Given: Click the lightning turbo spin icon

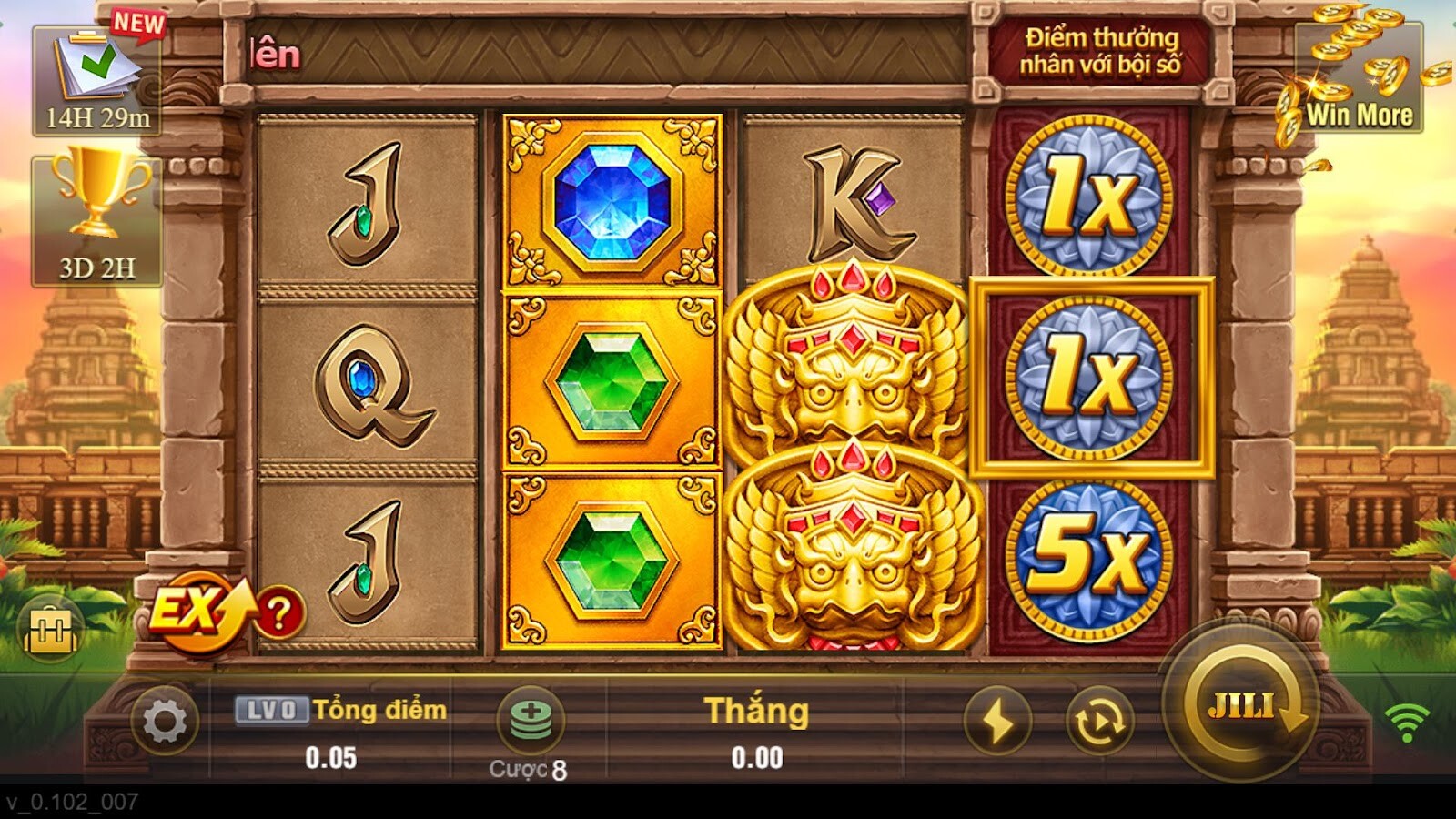Looking at the screenshot, I should pyautogui.click(x=999, y=722).
